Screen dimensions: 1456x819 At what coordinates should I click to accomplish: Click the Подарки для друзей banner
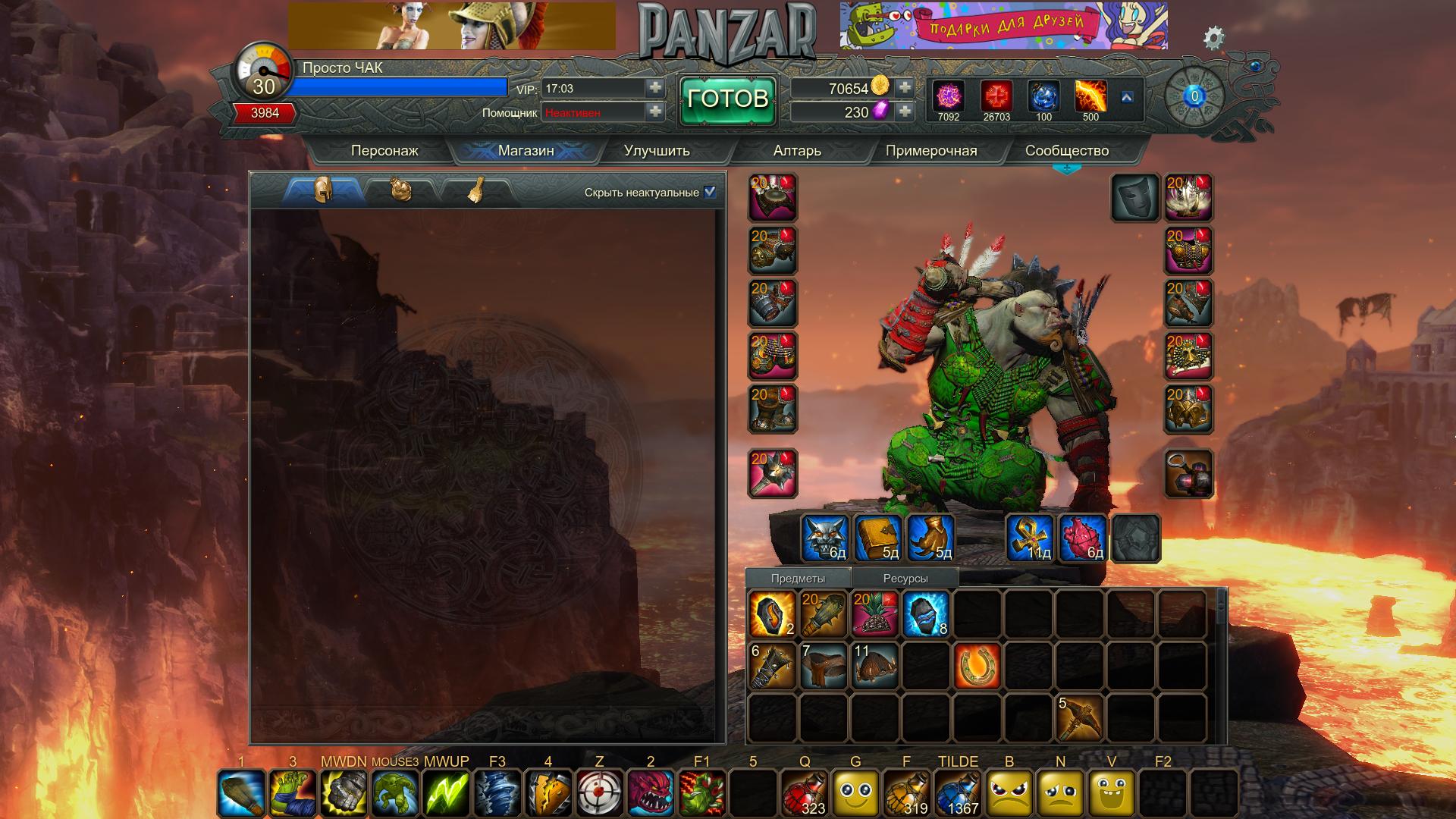coord(1003,26)
